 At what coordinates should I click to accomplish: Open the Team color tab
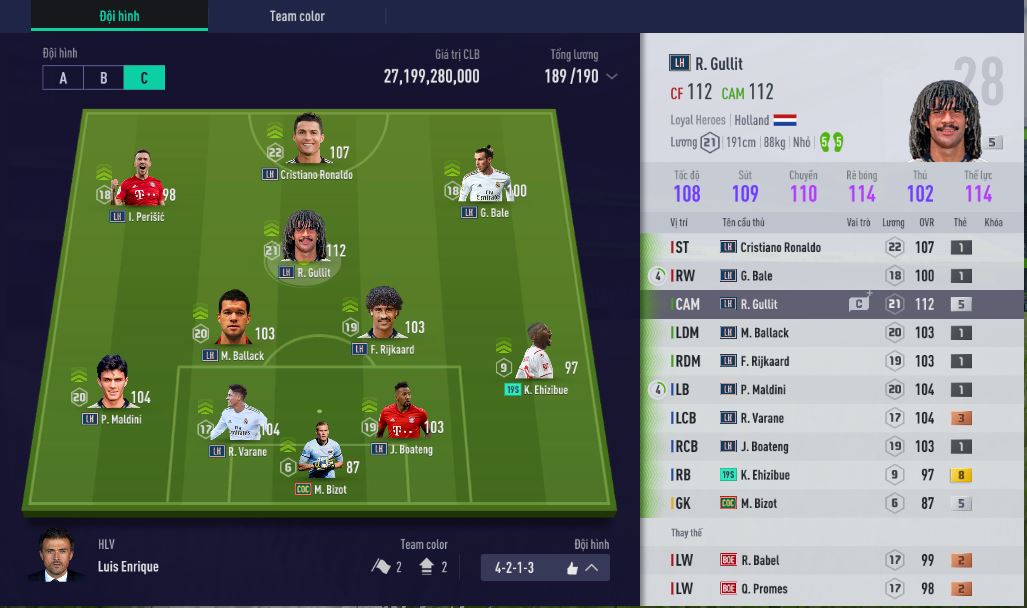pyautogui.click(x=297, y=16)
